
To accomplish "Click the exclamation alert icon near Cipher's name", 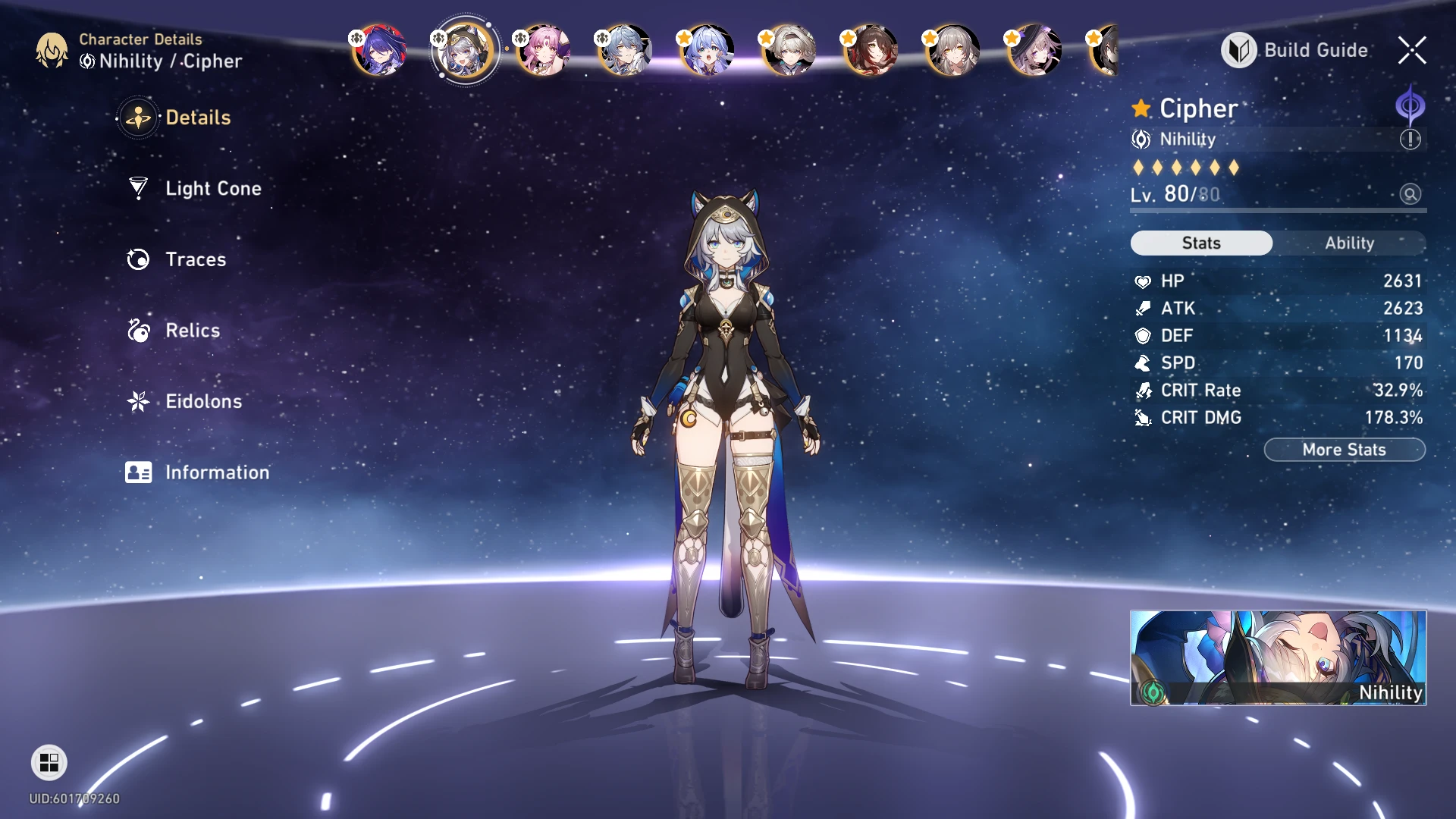I will click(x=1409, y=139).
